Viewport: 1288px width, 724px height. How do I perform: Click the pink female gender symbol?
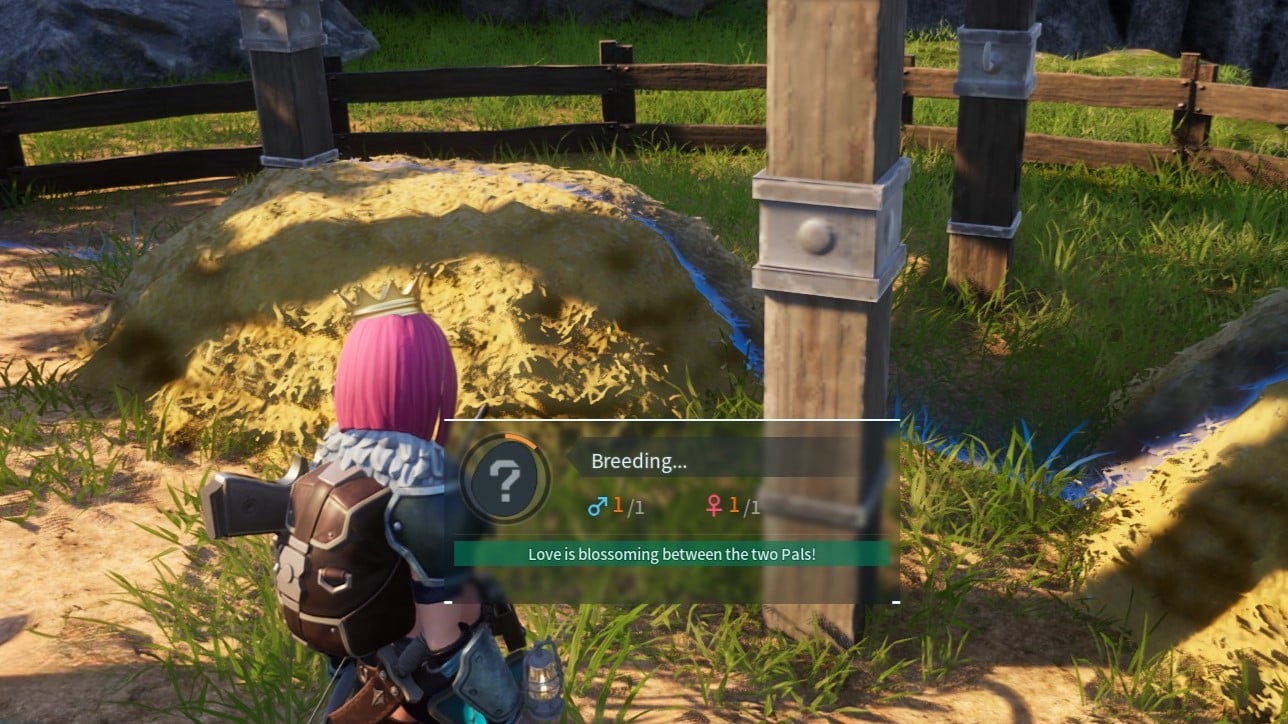(716, 506)
